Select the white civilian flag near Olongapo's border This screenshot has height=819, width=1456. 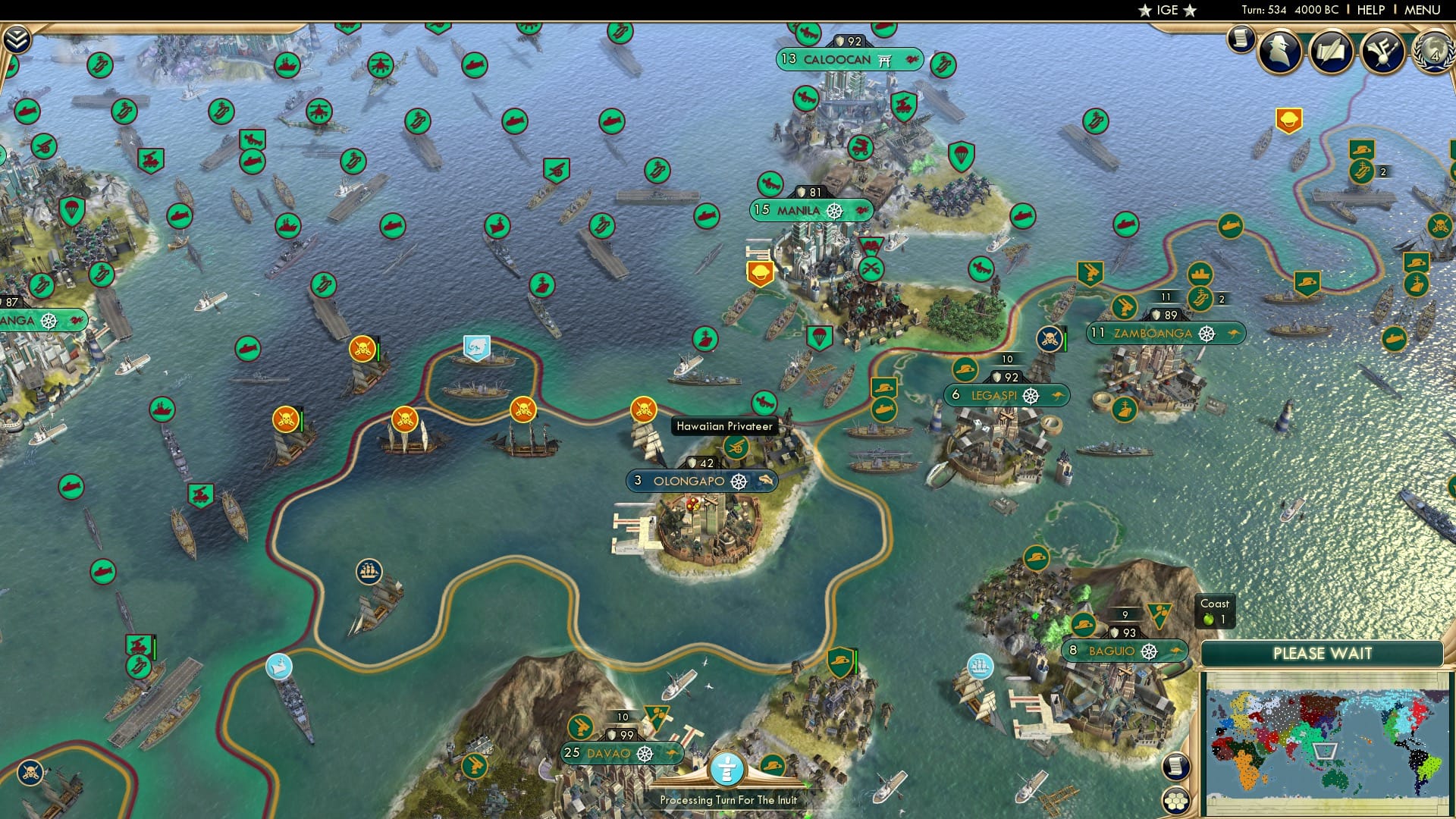tap(476, 345)
